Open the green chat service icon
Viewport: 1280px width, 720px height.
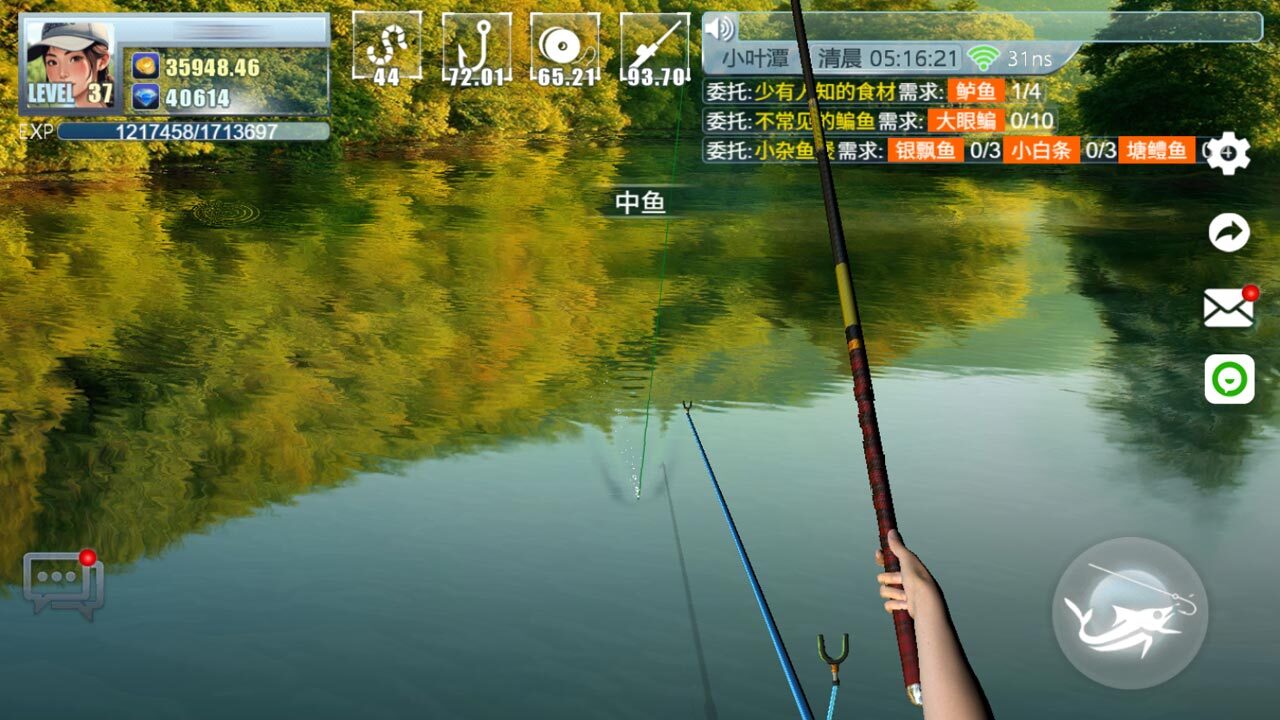click(1229, 379)
